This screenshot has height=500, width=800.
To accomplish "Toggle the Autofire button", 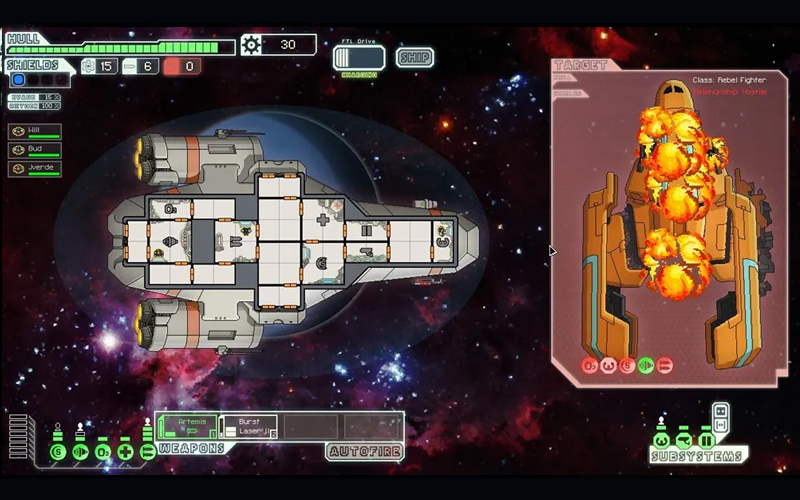I will [x=364, y=452].
